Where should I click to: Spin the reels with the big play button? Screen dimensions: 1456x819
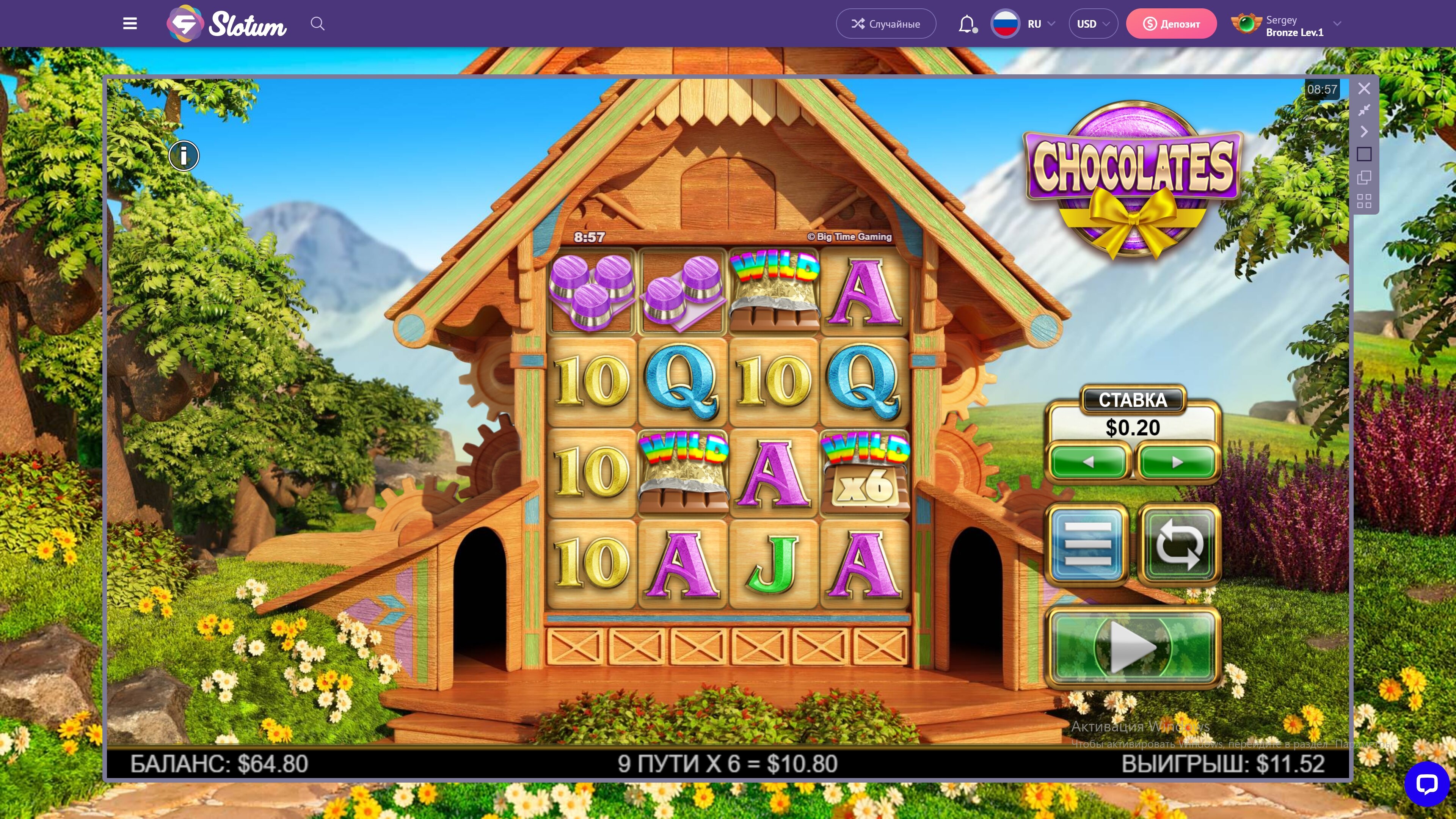pyautogui.click(x=1133, y=647)
